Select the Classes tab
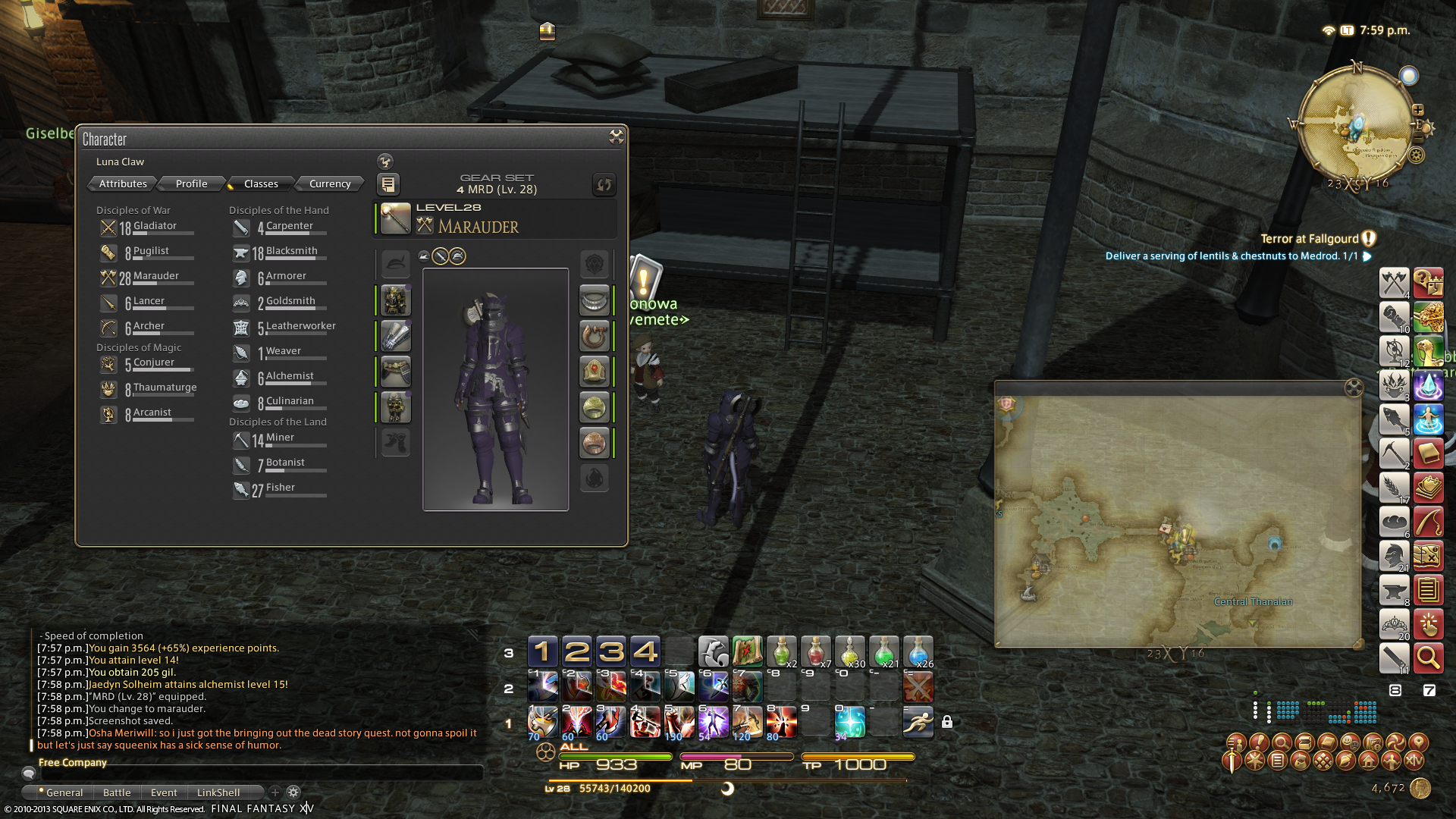The height and width of the screenshot is (819, 1456). click(261, 184)
